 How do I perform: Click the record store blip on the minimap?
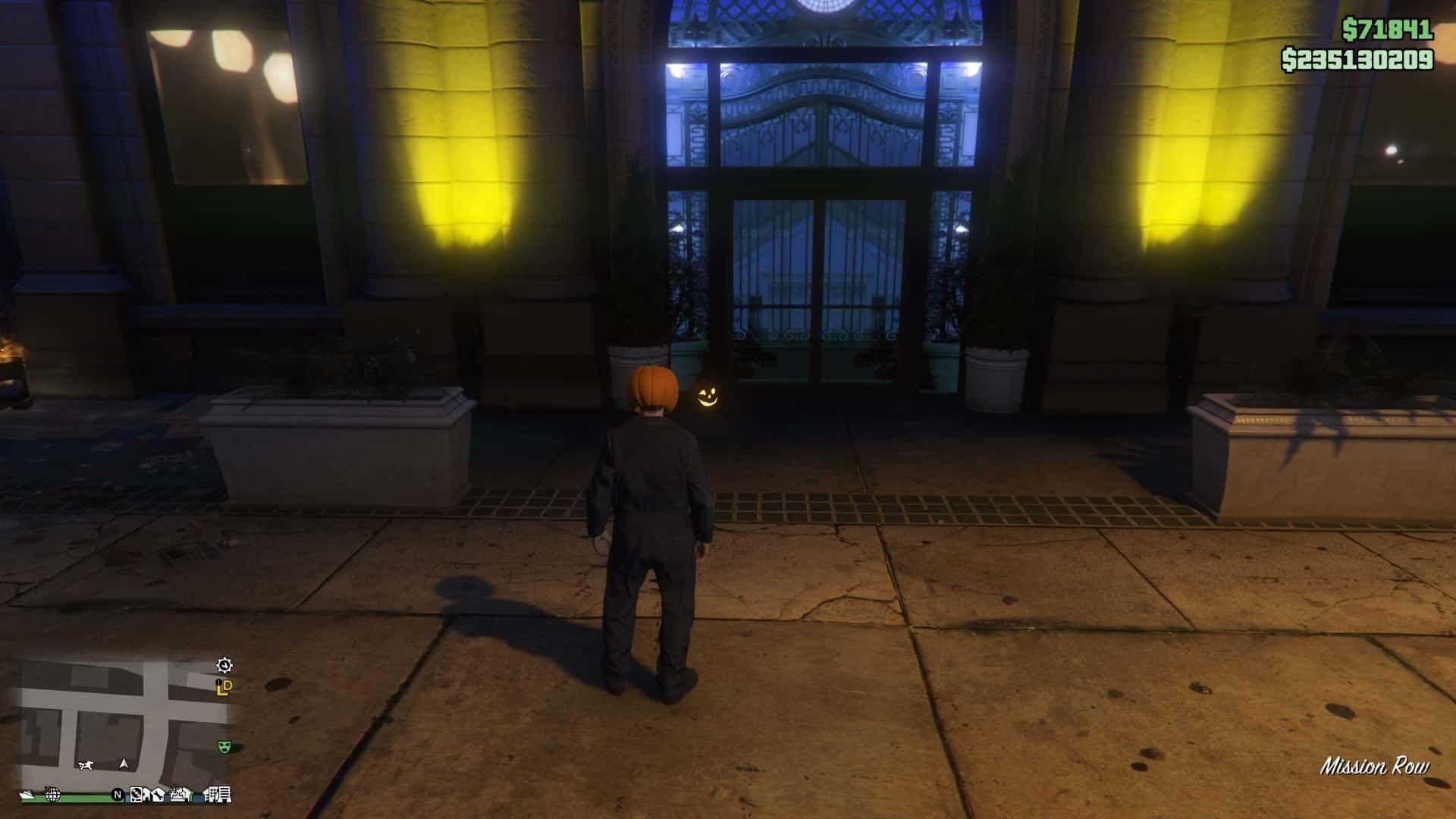(136, 795)
